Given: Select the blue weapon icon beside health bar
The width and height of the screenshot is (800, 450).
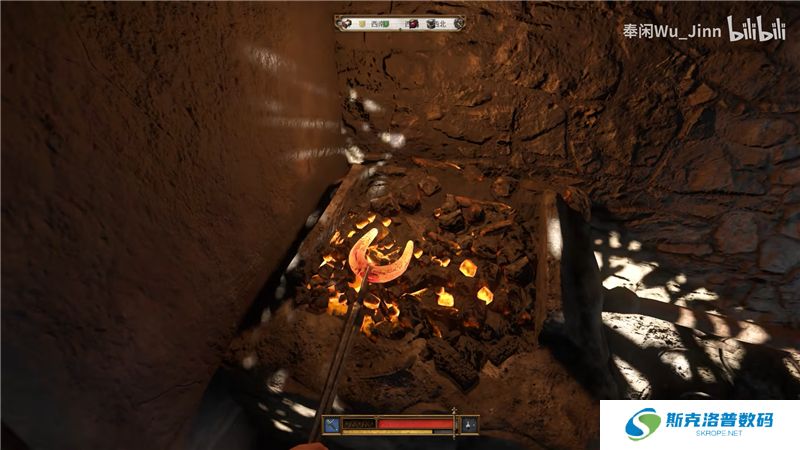Looking at the screenshot, I should pos(331,425).
